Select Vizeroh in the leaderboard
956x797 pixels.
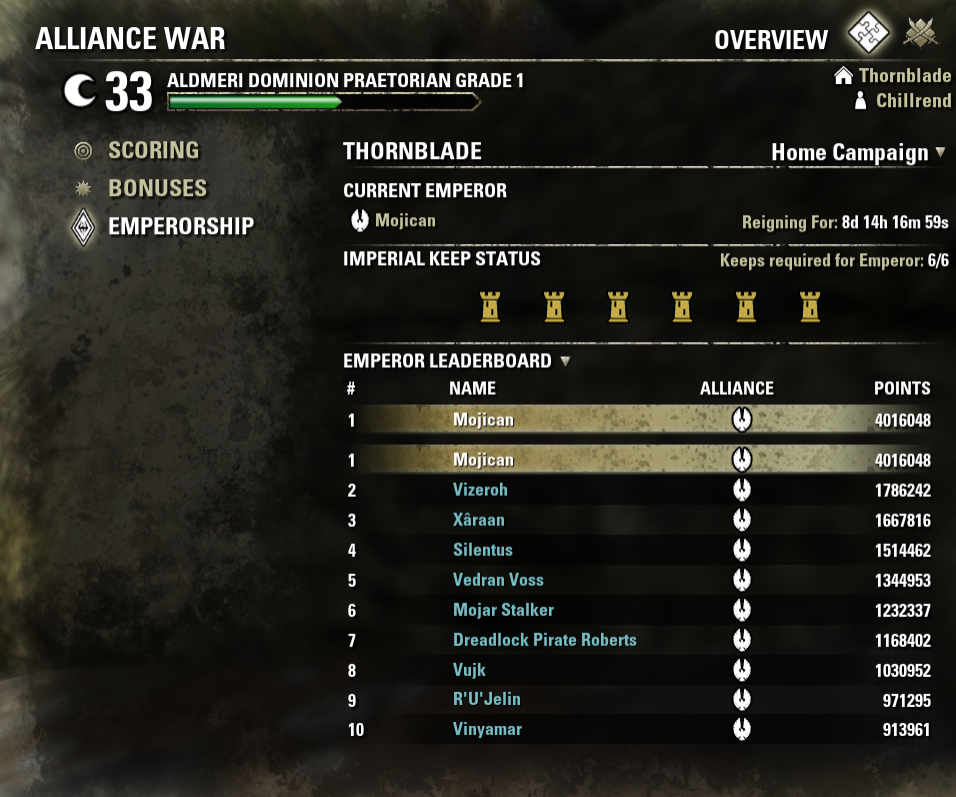[480, 490]
